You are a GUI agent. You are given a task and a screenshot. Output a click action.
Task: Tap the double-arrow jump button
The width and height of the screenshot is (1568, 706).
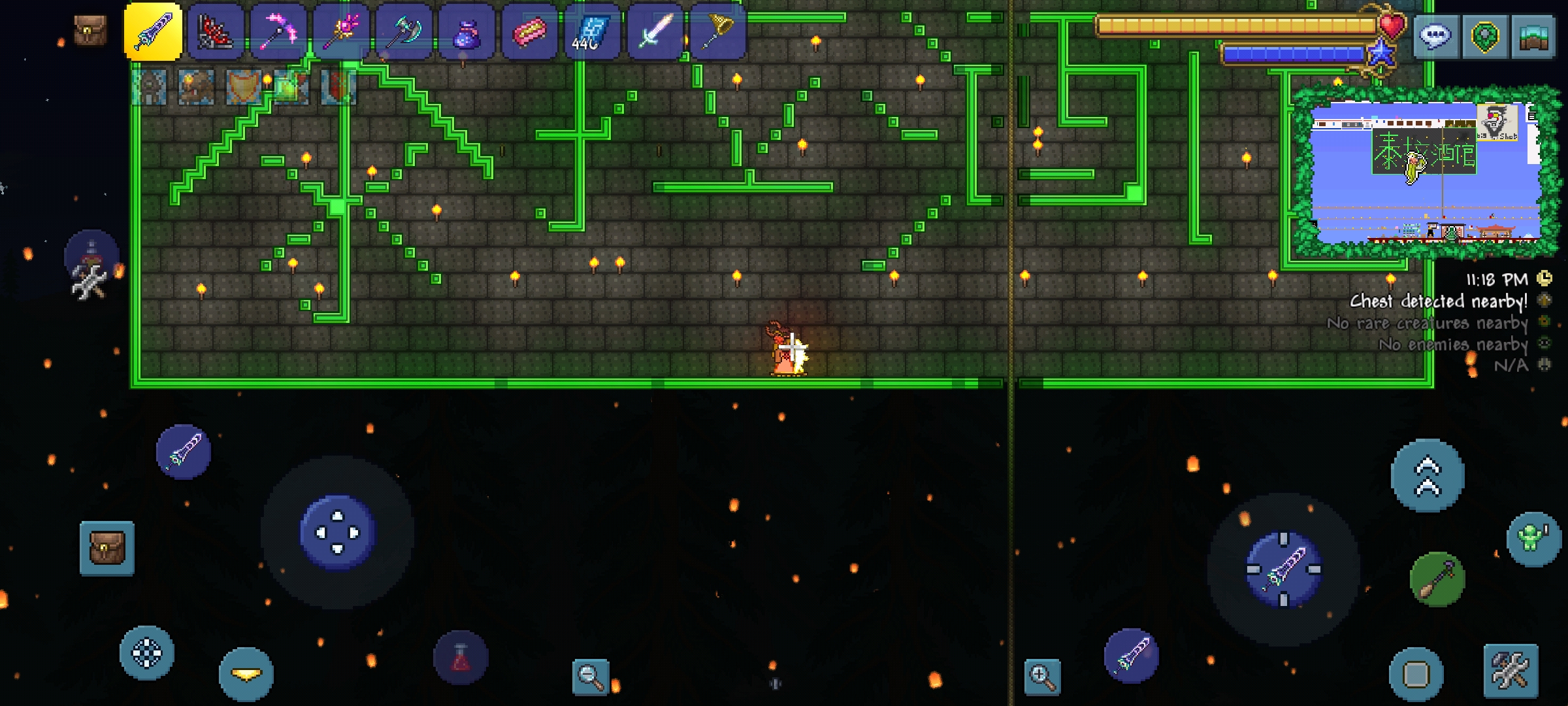point(1428,475)
